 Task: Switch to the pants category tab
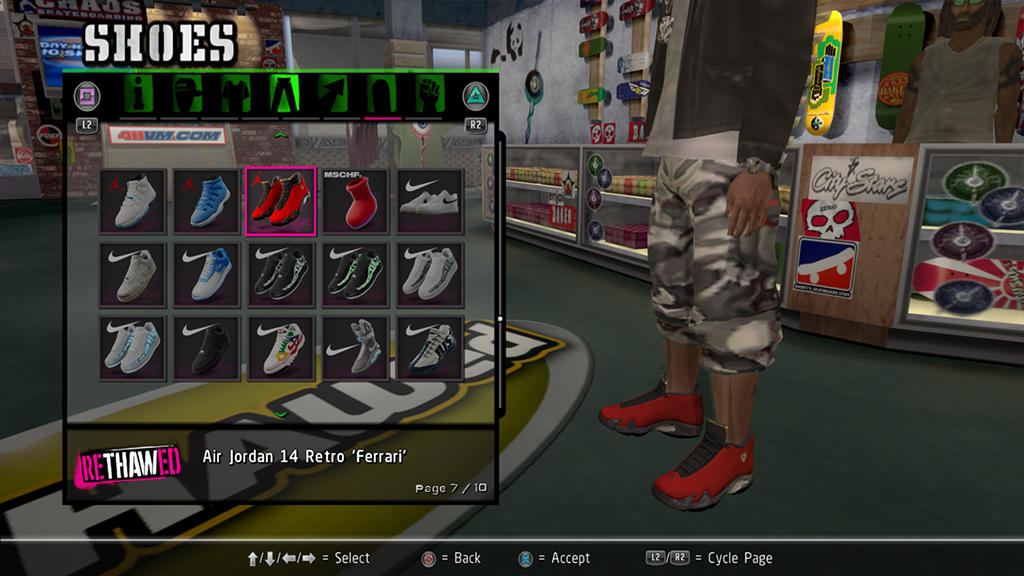[x=284, y=95]
